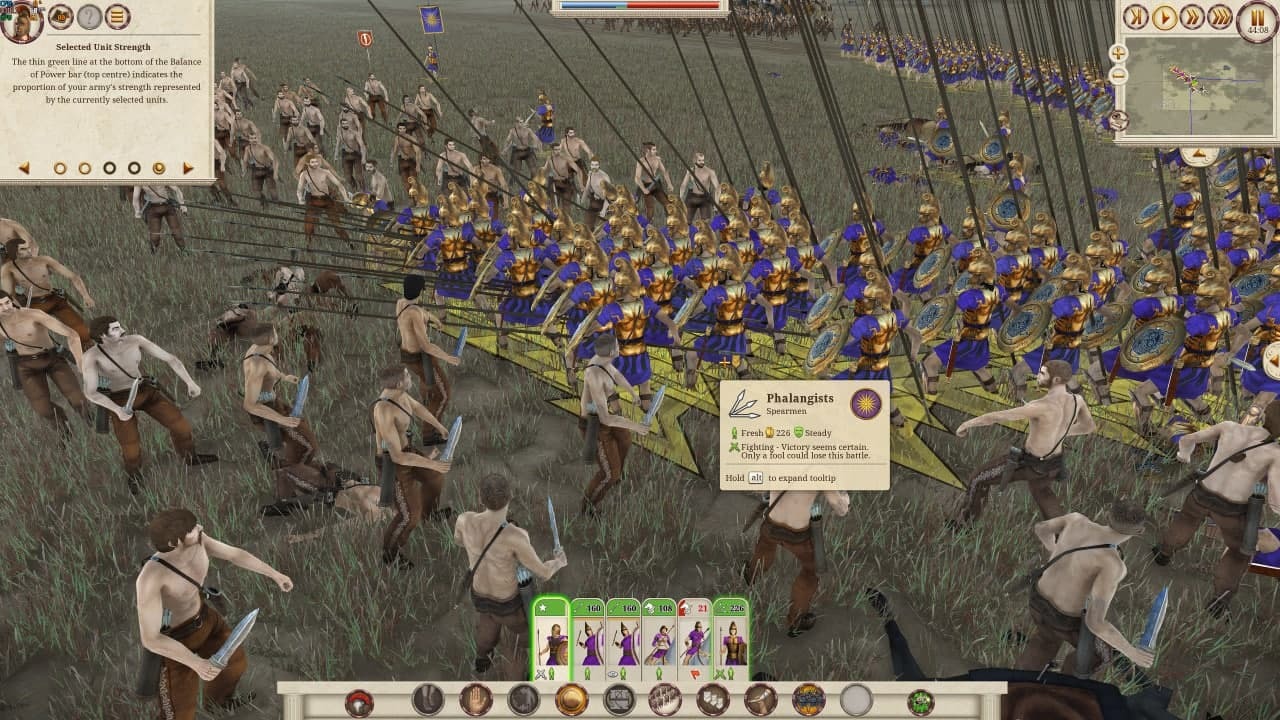Collapse the minimap using the arrow beneath it
The width and height of the screenshot is (1280, 720).
tap(1199, 153)
